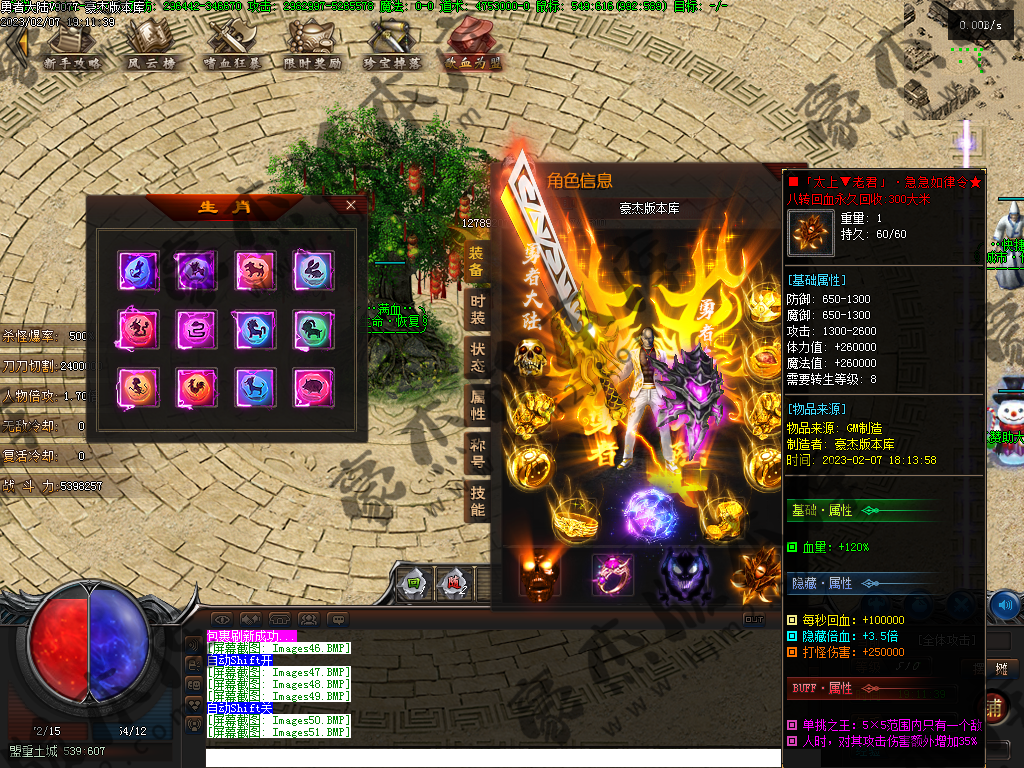
Task: Select the rabbit zodiac slot
Action: coord(313,269)
